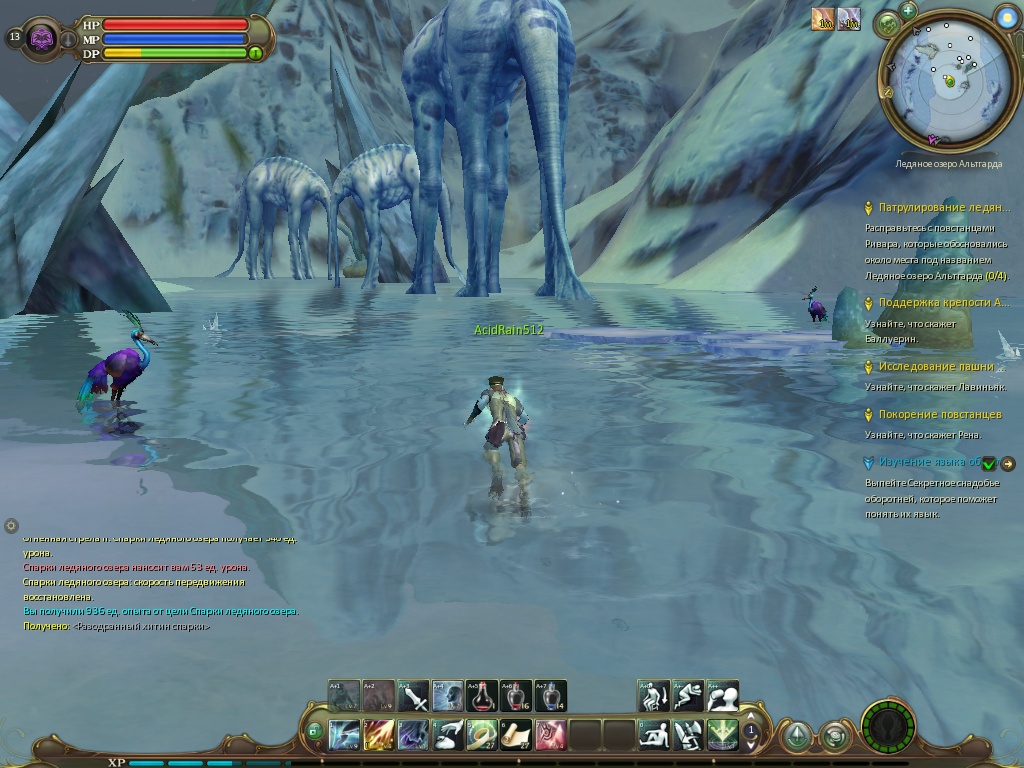Use the blue potion in the upper hotbar
Screen dimensions: 1024x768
pos(550,695)
